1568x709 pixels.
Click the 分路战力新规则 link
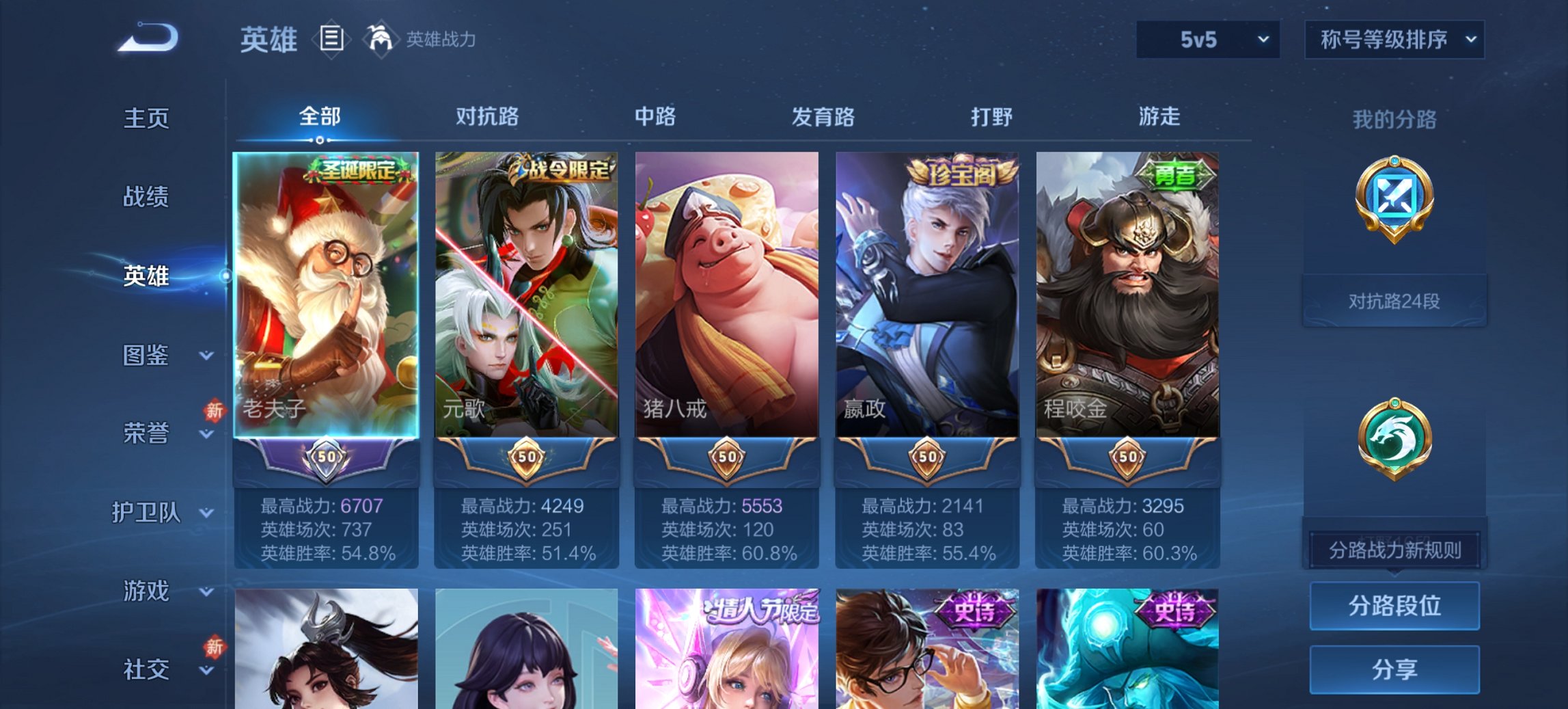(x=1394, y=549)
